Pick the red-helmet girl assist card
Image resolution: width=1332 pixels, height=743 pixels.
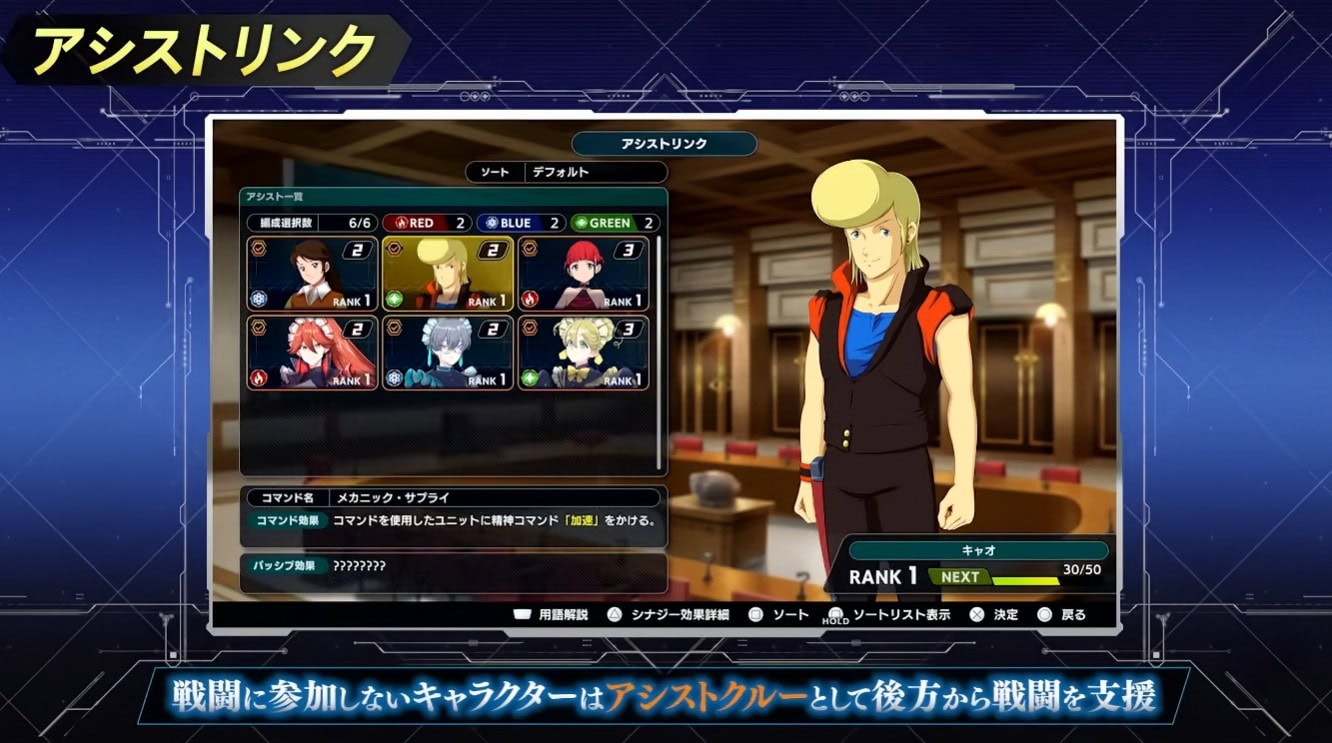[x=583, y=273]
